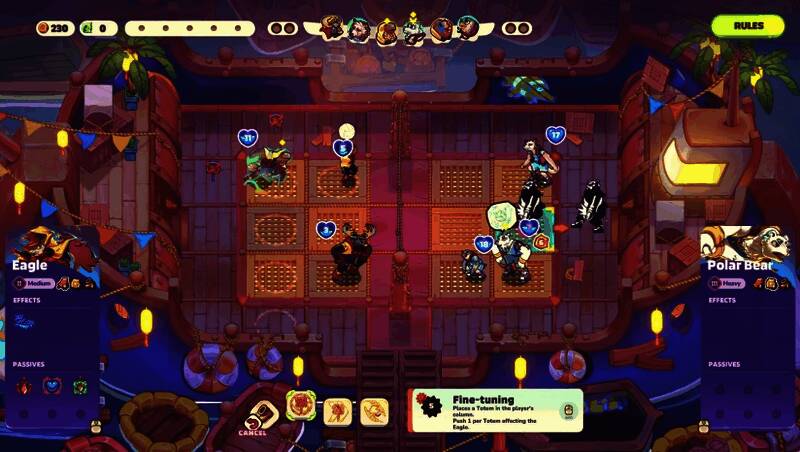Select the top-left tile of the right grid
This screenshot has height=452, width=800.
point(462,181)
